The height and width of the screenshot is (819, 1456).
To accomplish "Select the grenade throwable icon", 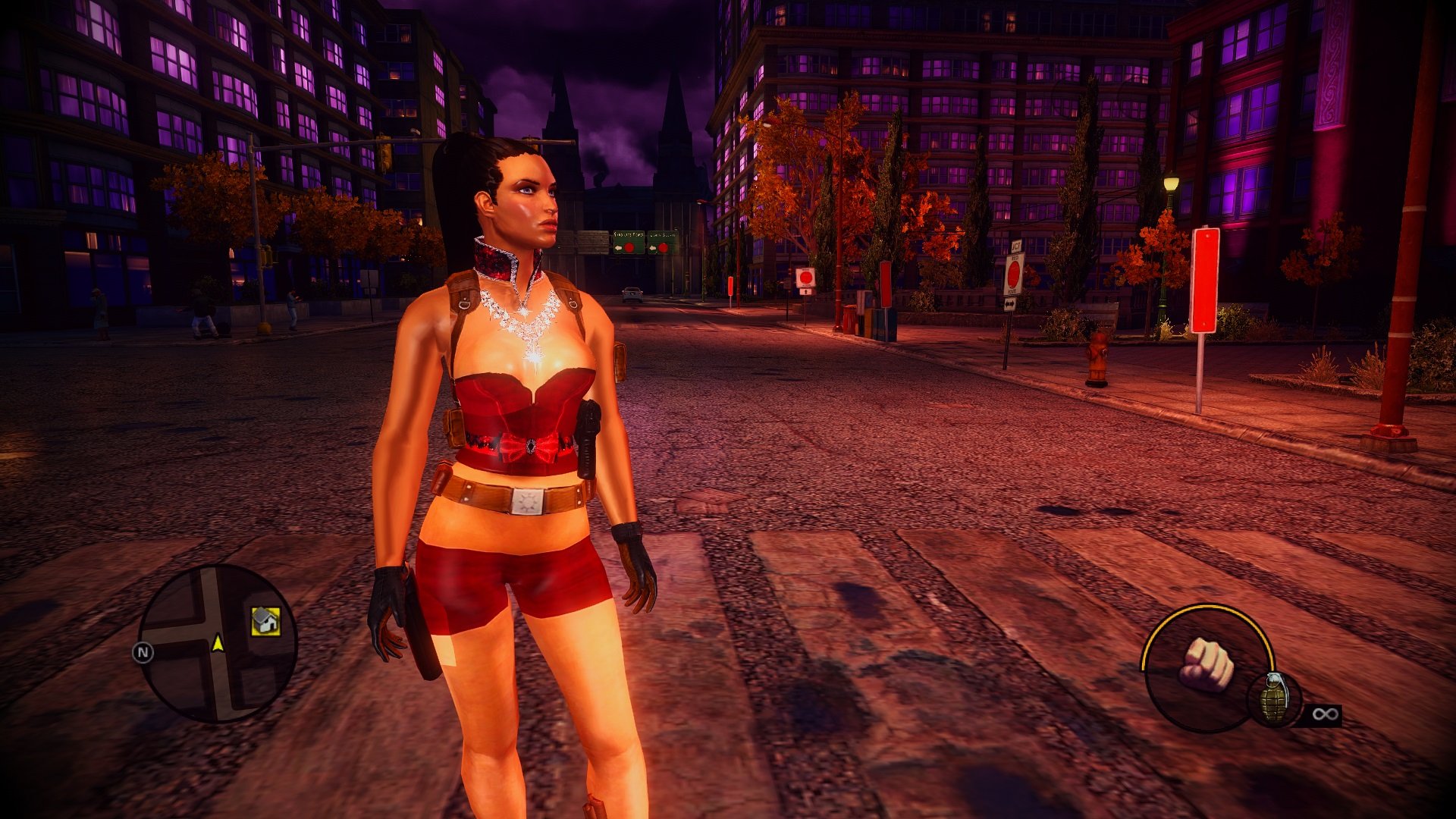I will click(x=1274, y=698).
